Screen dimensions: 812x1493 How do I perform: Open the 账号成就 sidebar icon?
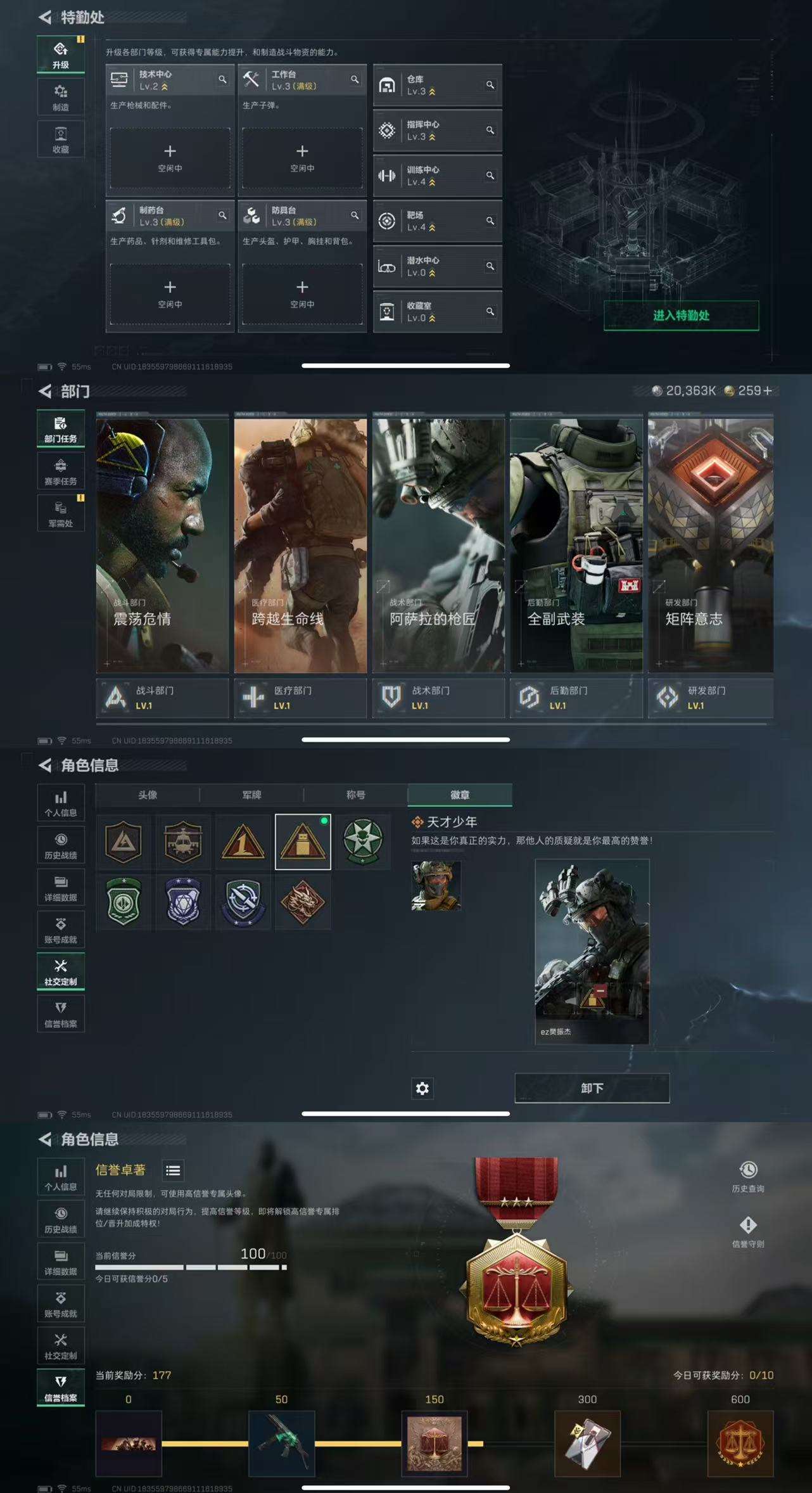(x=60, y=928)
